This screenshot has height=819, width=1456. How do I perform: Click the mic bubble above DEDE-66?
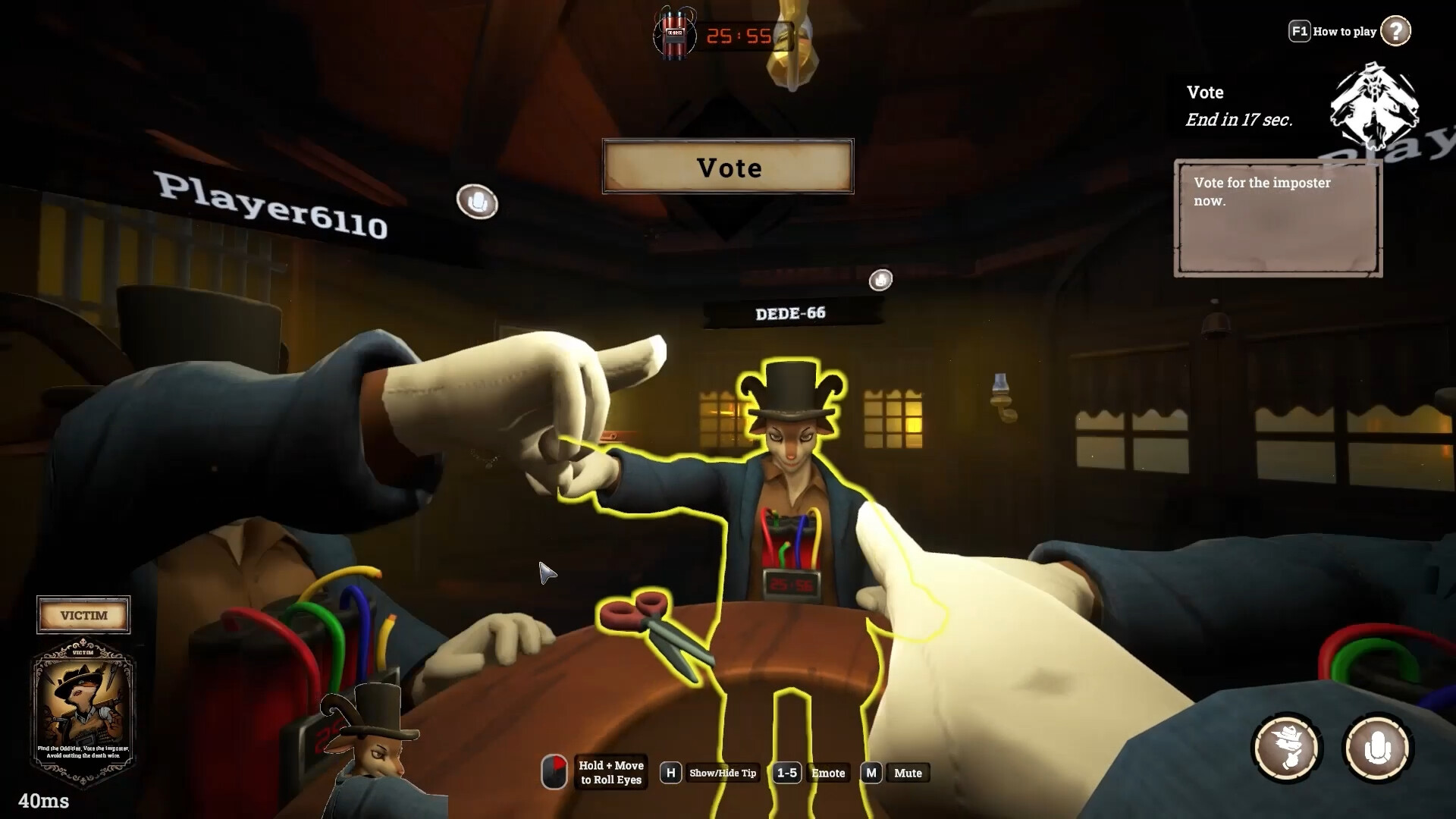(x=881, y=280)
